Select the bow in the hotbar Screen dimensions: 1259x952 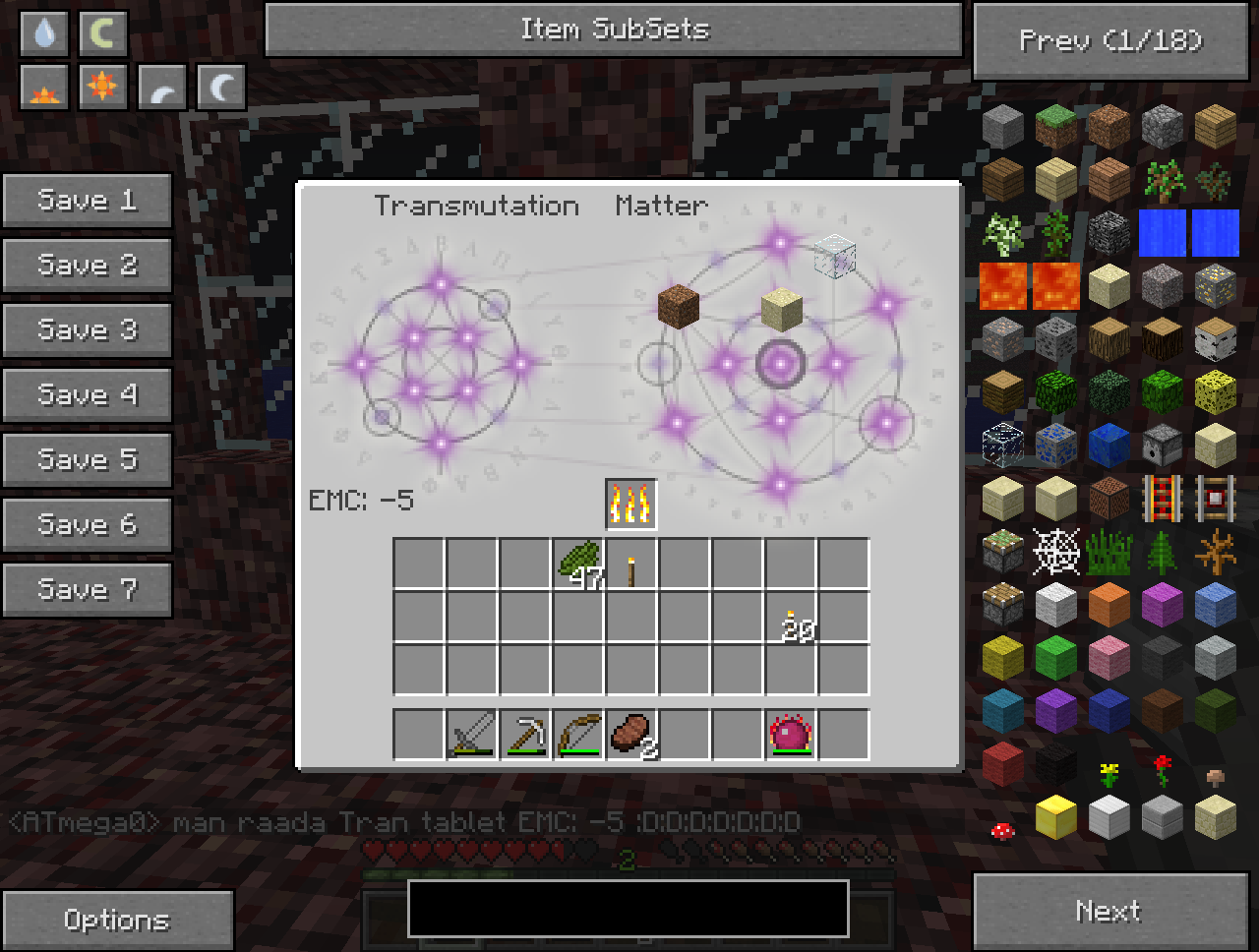pyautogui.click(x=578, y=734)
